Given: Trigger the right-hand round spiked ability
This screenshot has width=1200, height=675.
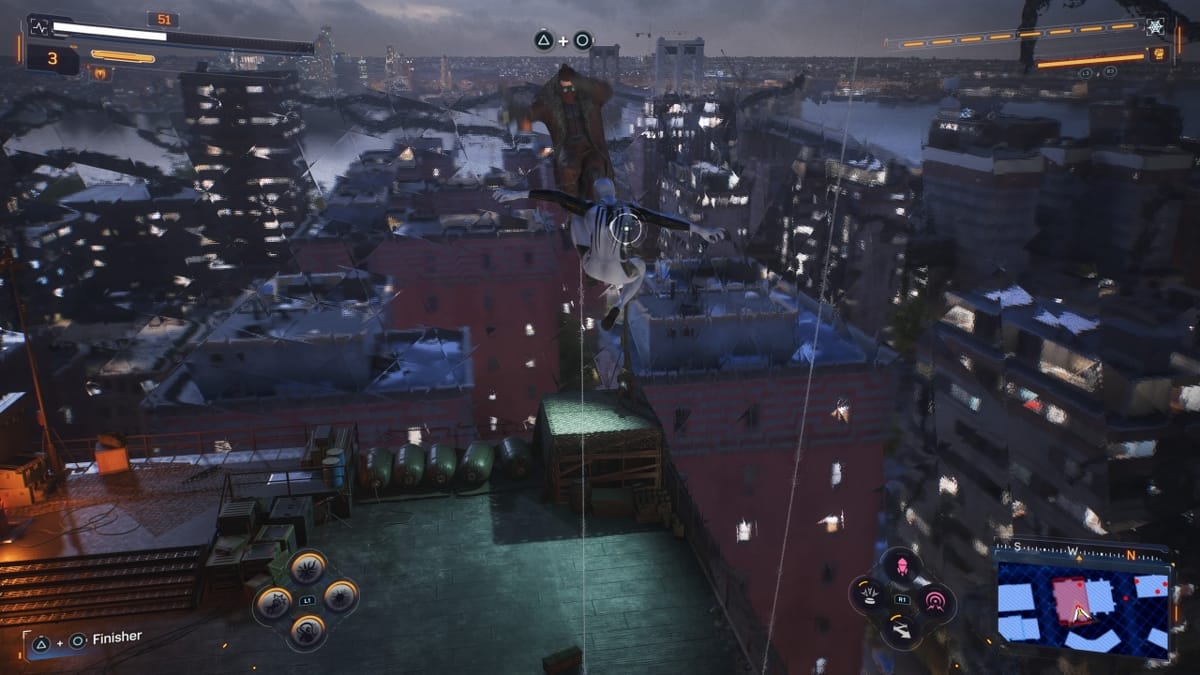Looking at the screenshot, I should (340, 597).
